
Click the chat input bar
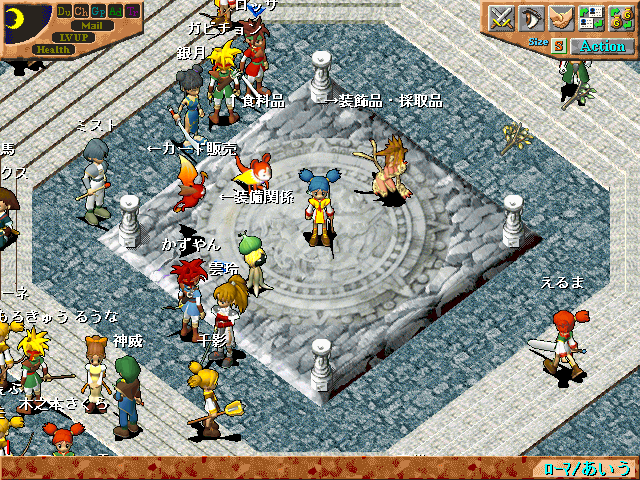270,468
